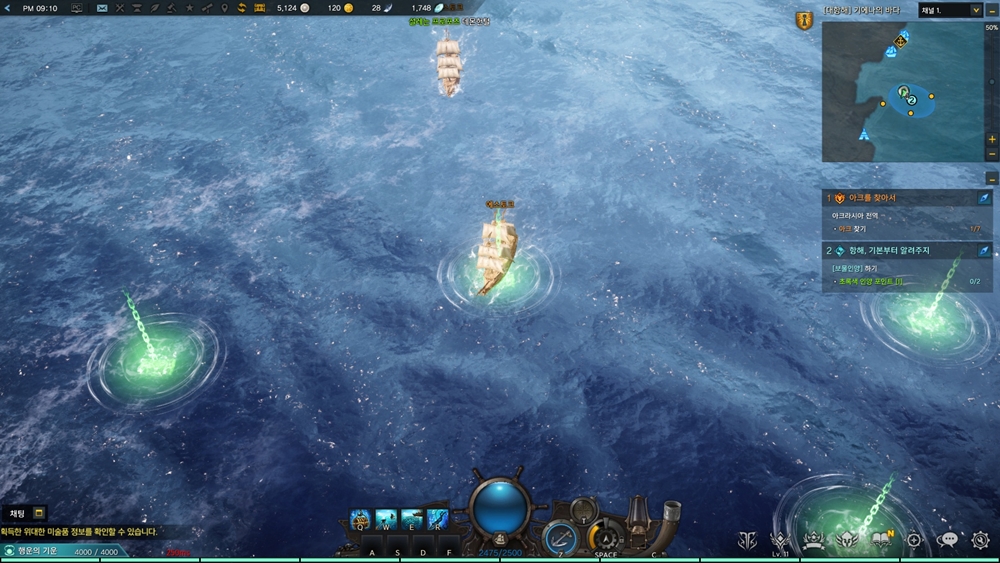This screenshot has height=563, width=1000.
Task: Activate the Q ship skill icon
Action: coord(361,519)
